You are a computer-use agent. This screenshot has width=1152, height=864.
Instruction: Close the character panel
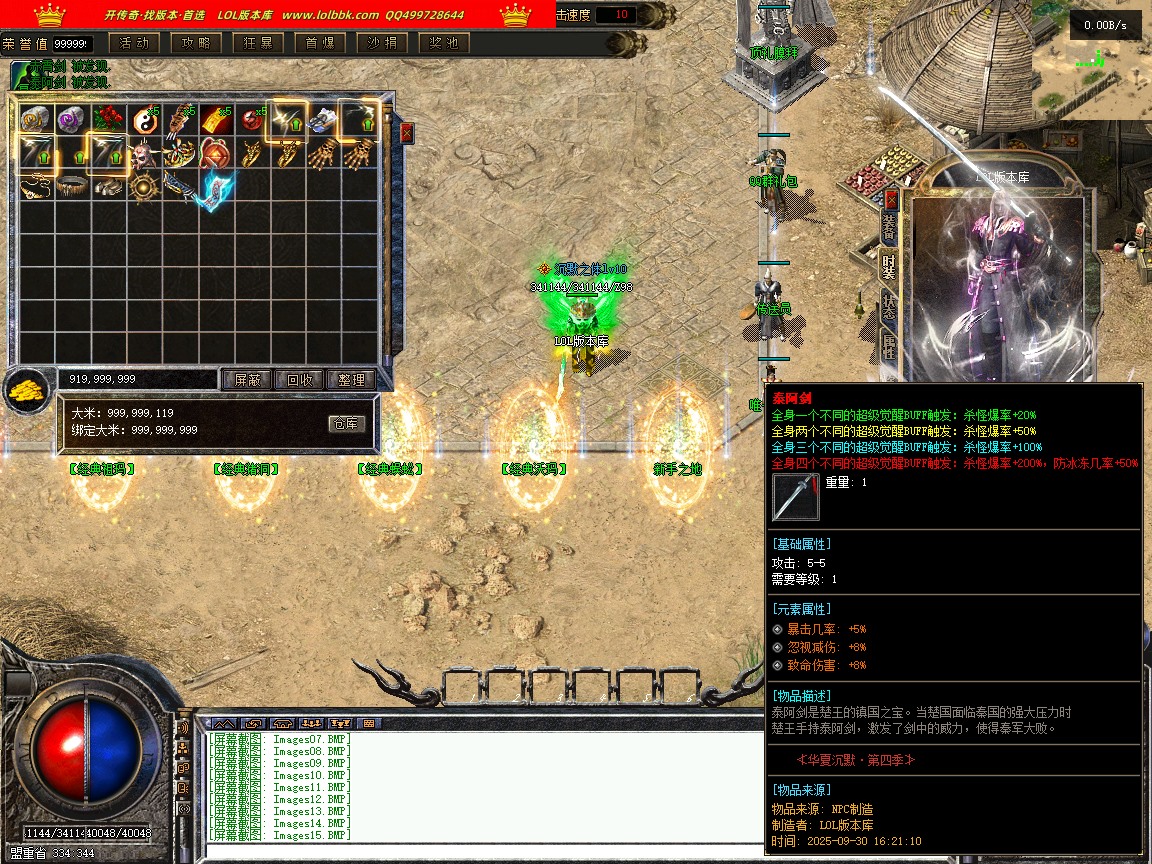point(891,200)
